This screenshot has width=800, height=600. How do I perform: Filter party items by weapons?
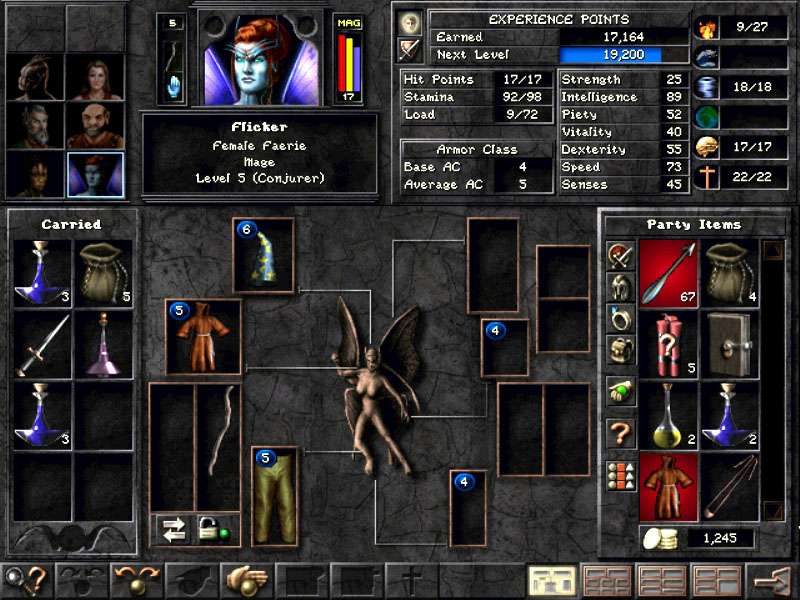tap(620, 255)
